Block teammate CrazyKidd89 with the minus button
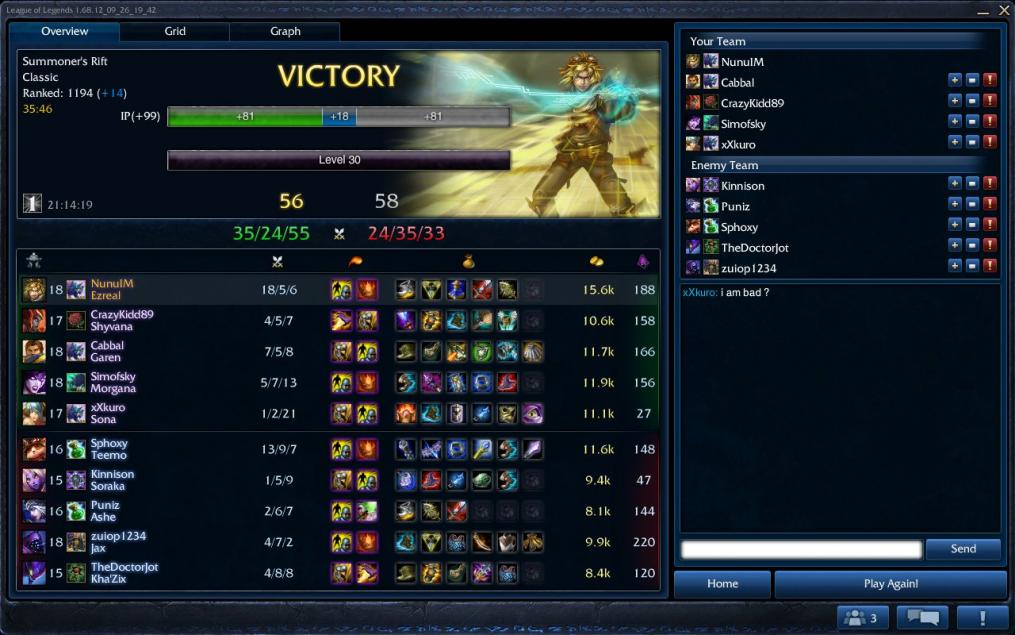1015x635 pixels. coord(972,101)
